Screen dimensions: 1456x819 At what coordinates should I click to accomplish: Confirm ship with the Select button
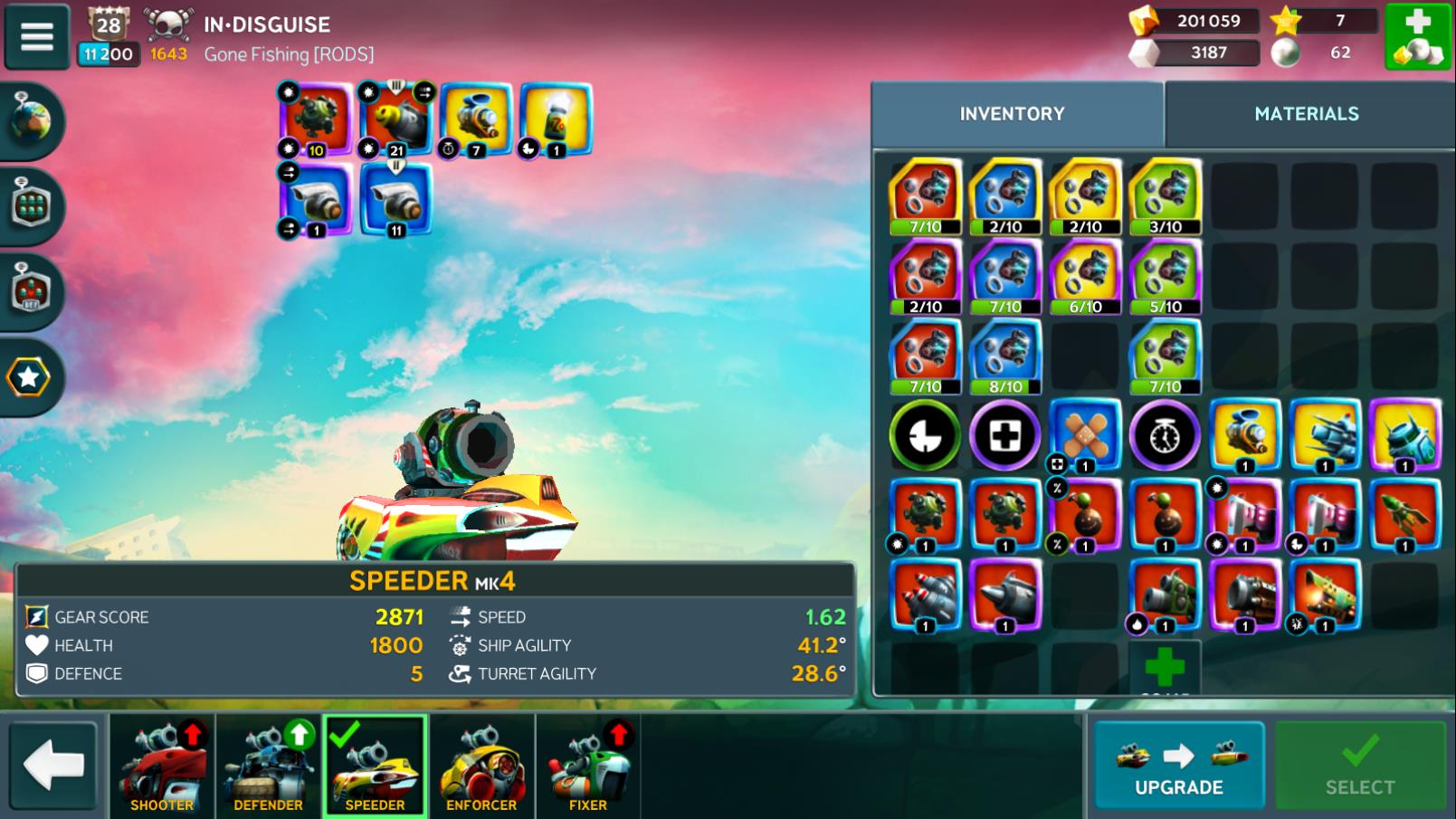1359,766
